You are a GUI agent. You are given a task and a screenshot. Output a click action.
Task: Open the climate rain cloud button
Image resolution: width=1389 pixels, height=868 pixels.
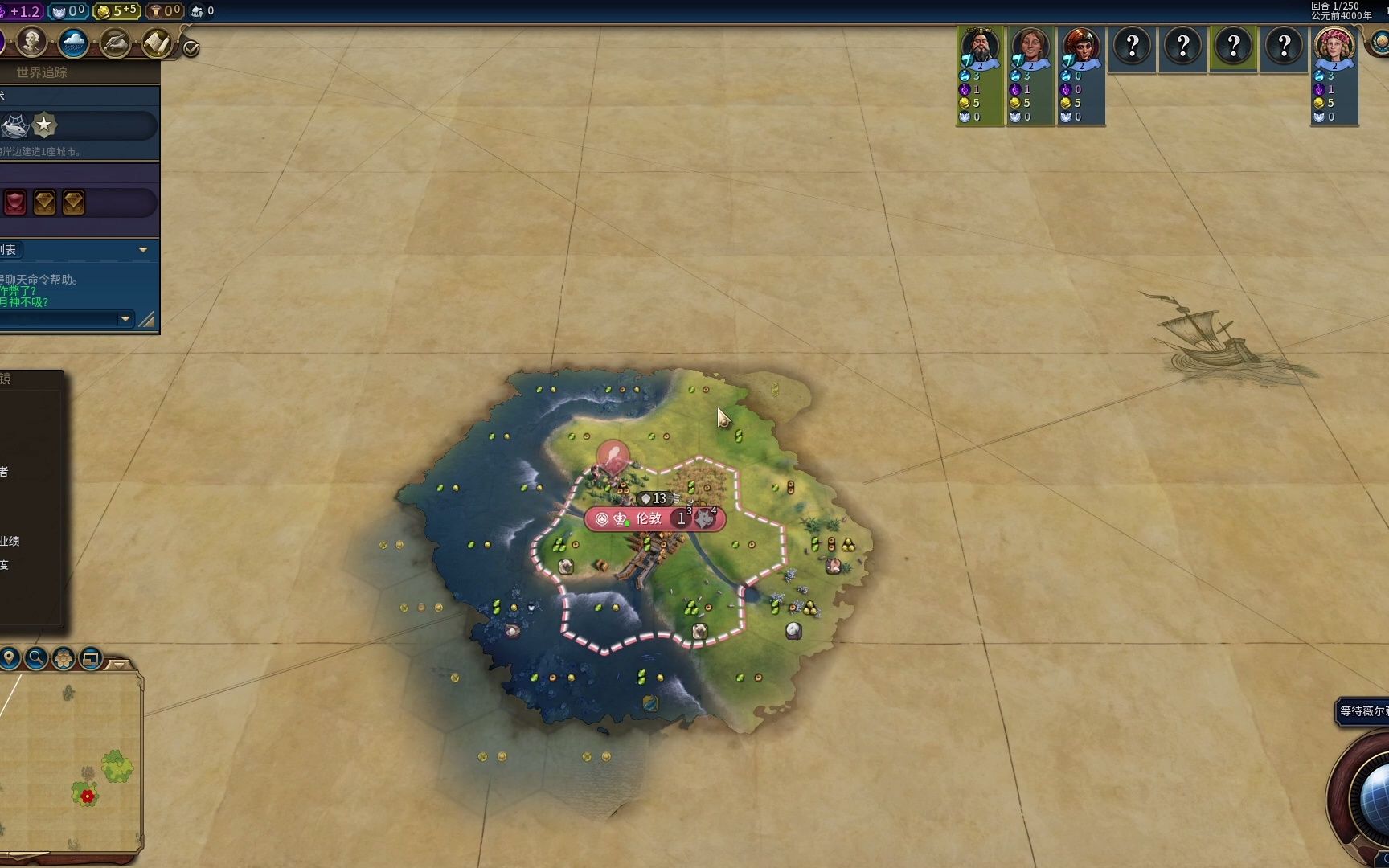click(73, 43)
